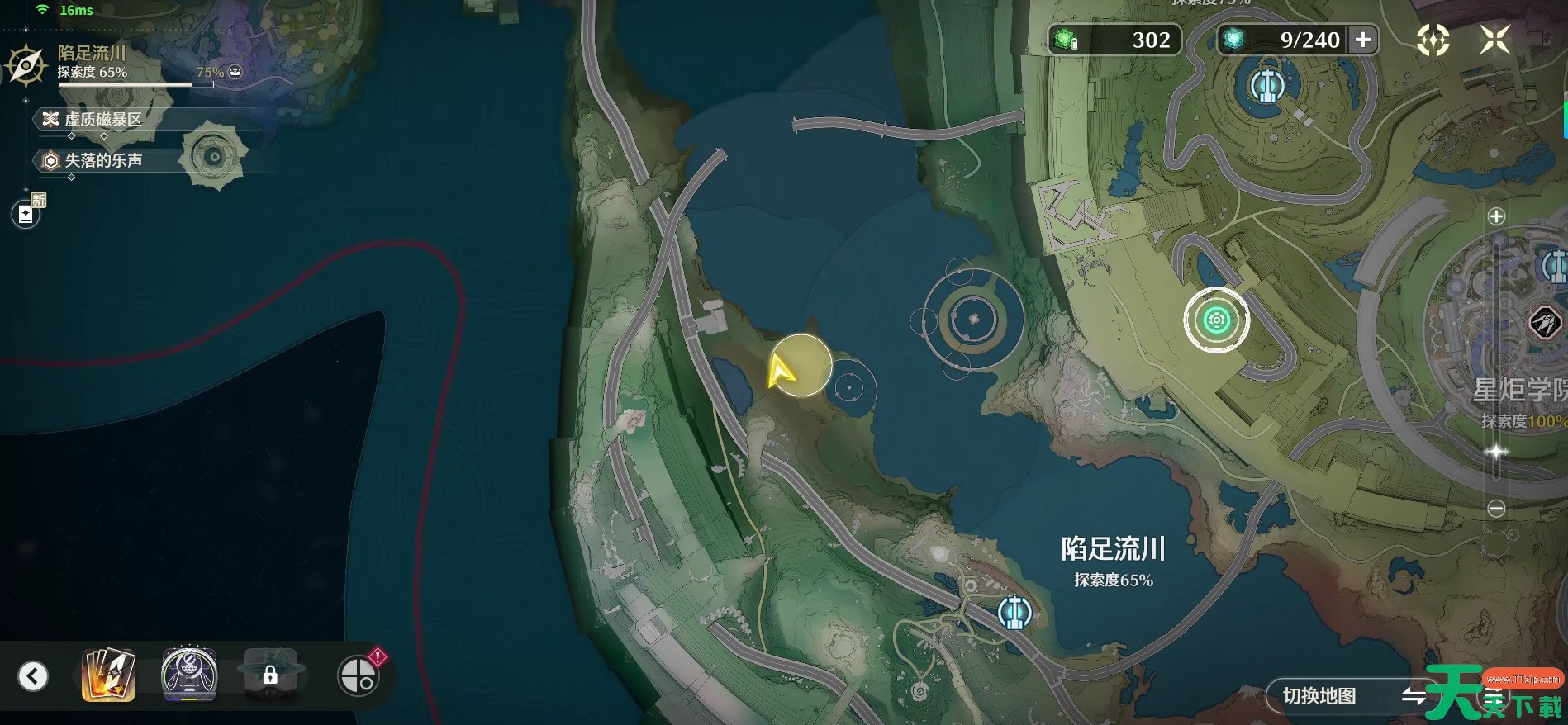The height and width of the screenshot is (725, 1568).
Task: Select the teleport beacon near 陷足流川 label
Action: coord(1014,613)
